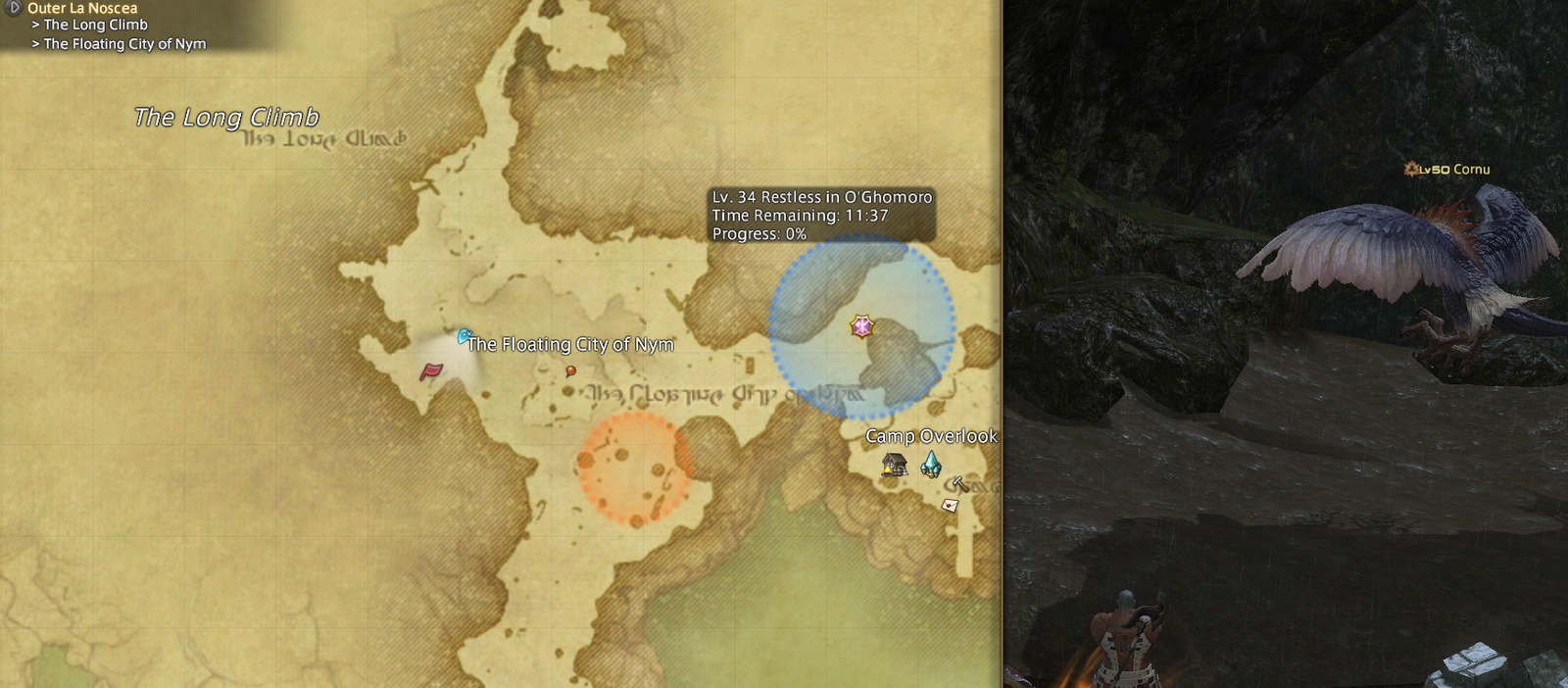Select the Restless in O'Ghomoro FATE marker
The image size is (1568, 688).
point(861,326)
